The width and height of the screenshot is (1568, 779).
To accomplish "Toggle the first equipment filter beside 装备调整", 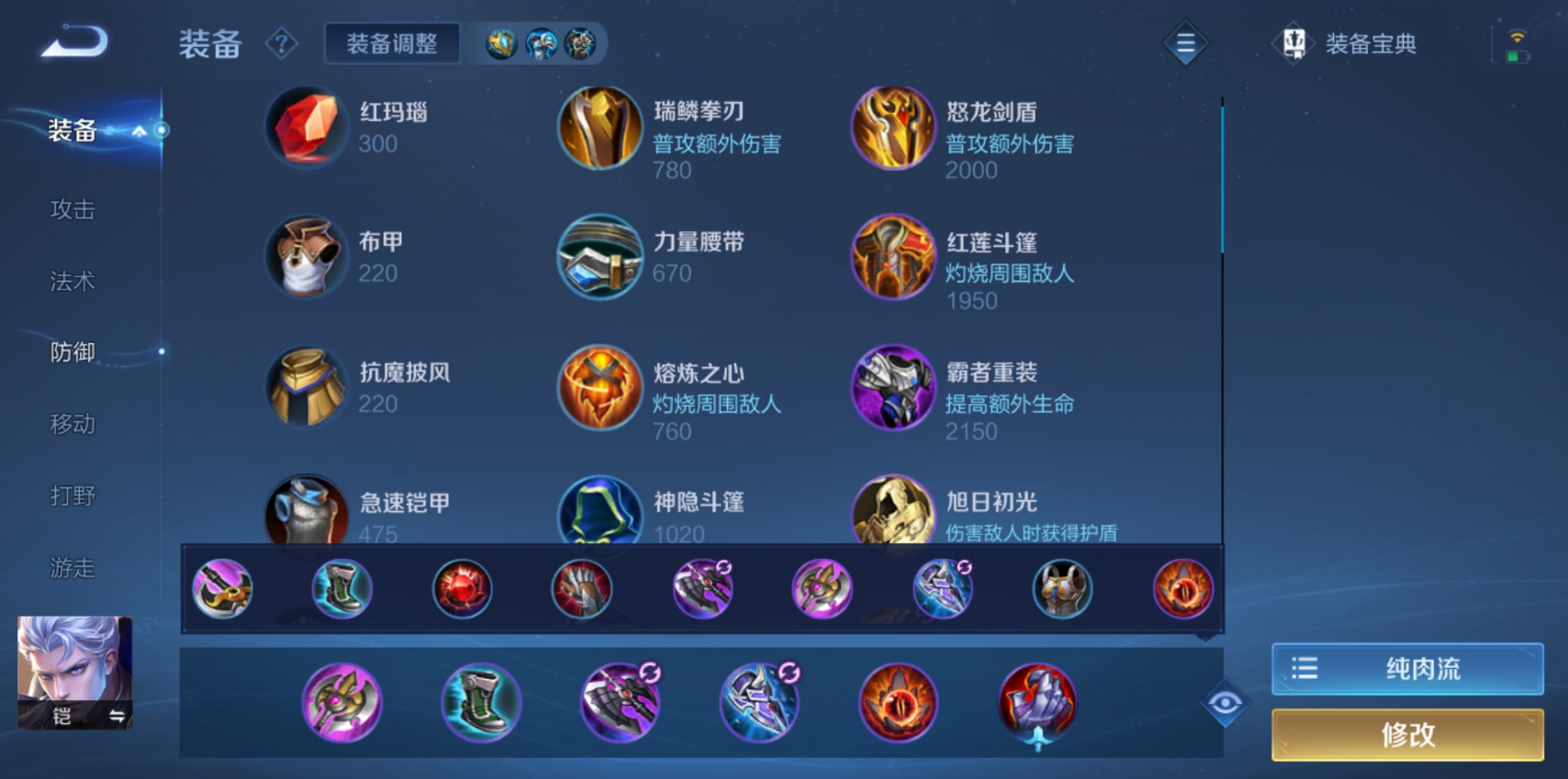I will point(500,43).
